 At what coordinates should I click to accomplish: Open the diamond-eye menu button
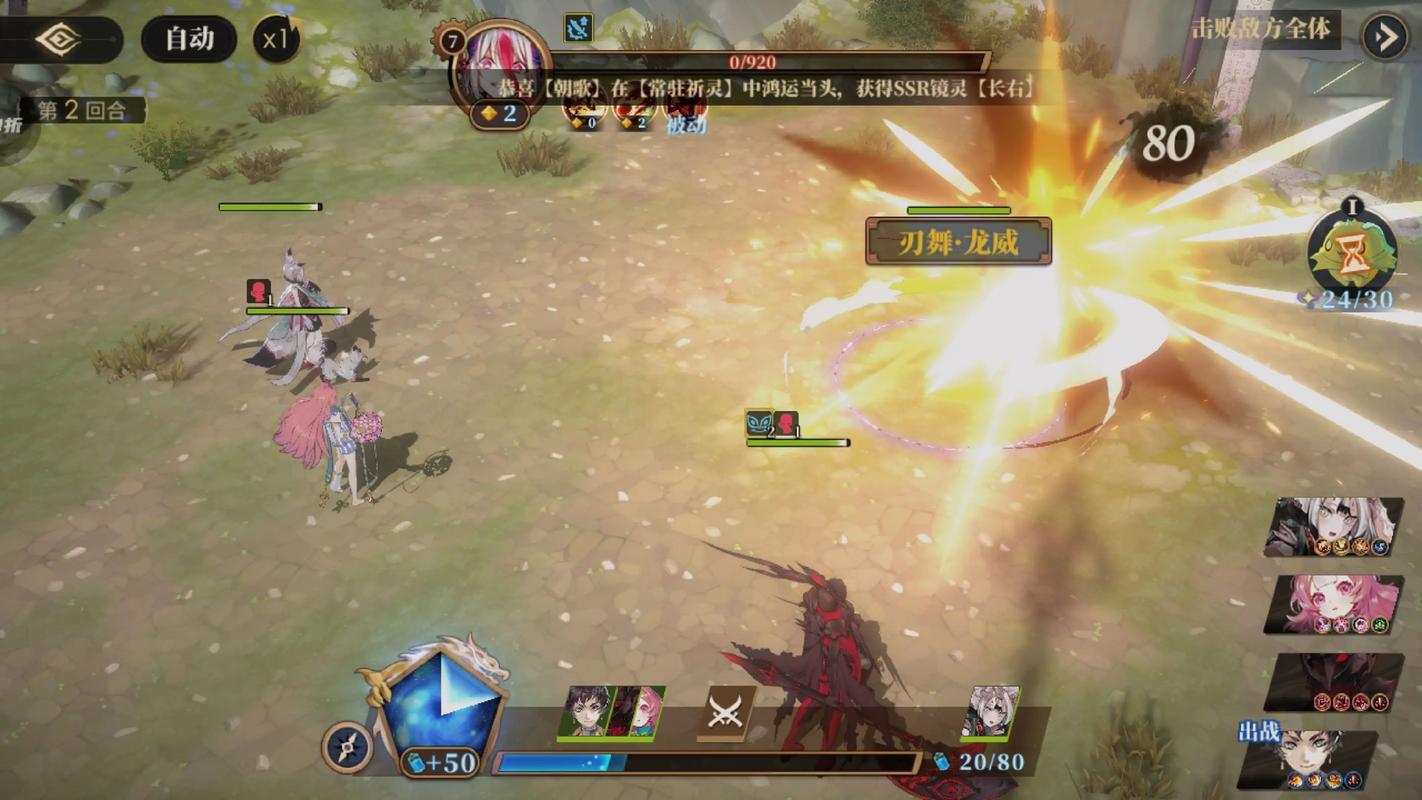[58, 40]
